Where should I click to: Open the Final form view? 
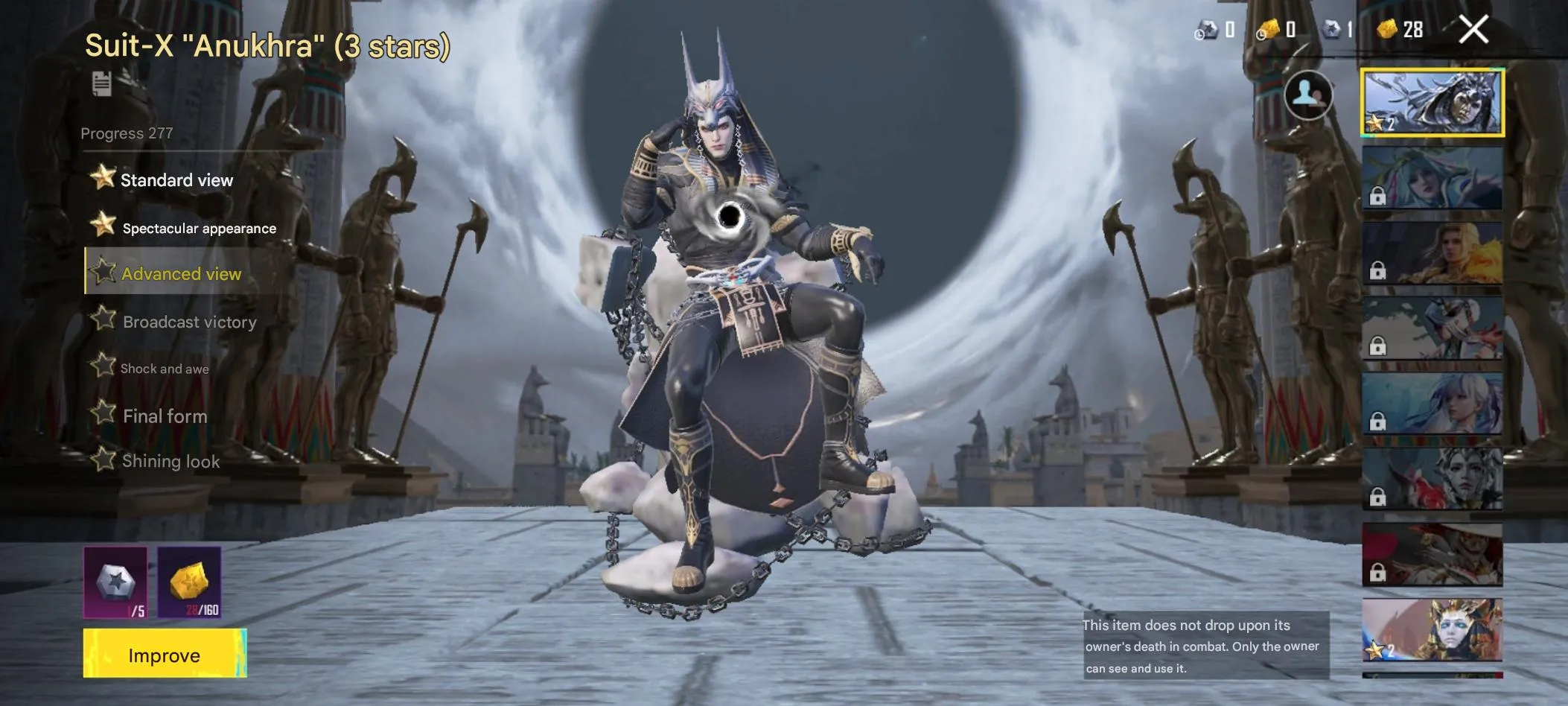(x=164, y=416)
